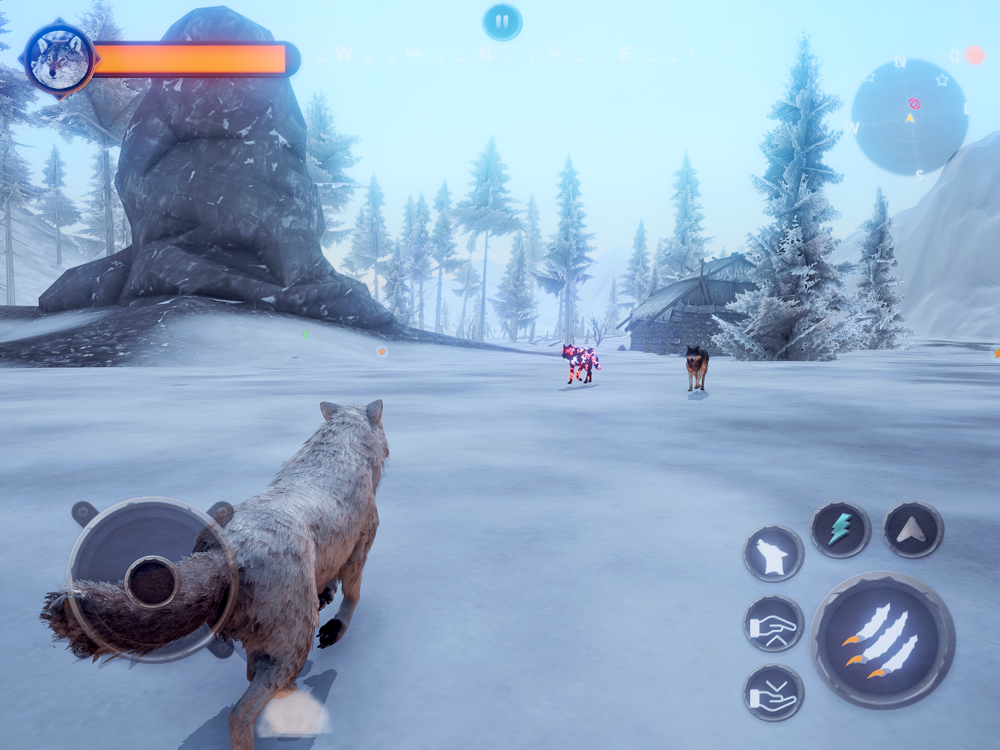Tap the virtual movement joystick
This screenshot has width=1000, height=750.
(152, 580)
